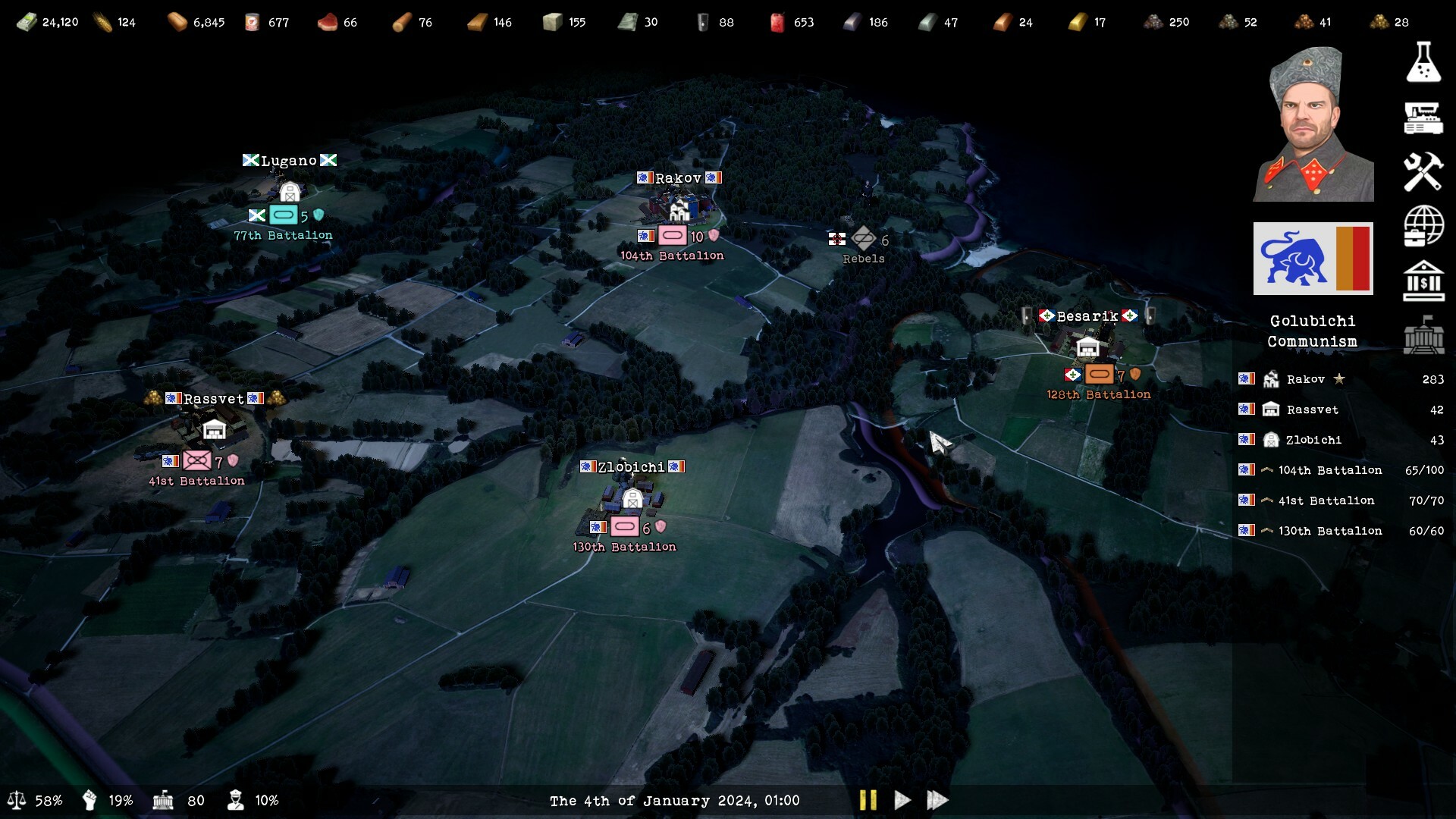Select the 77th Battalion unit marker

[284, 215]
